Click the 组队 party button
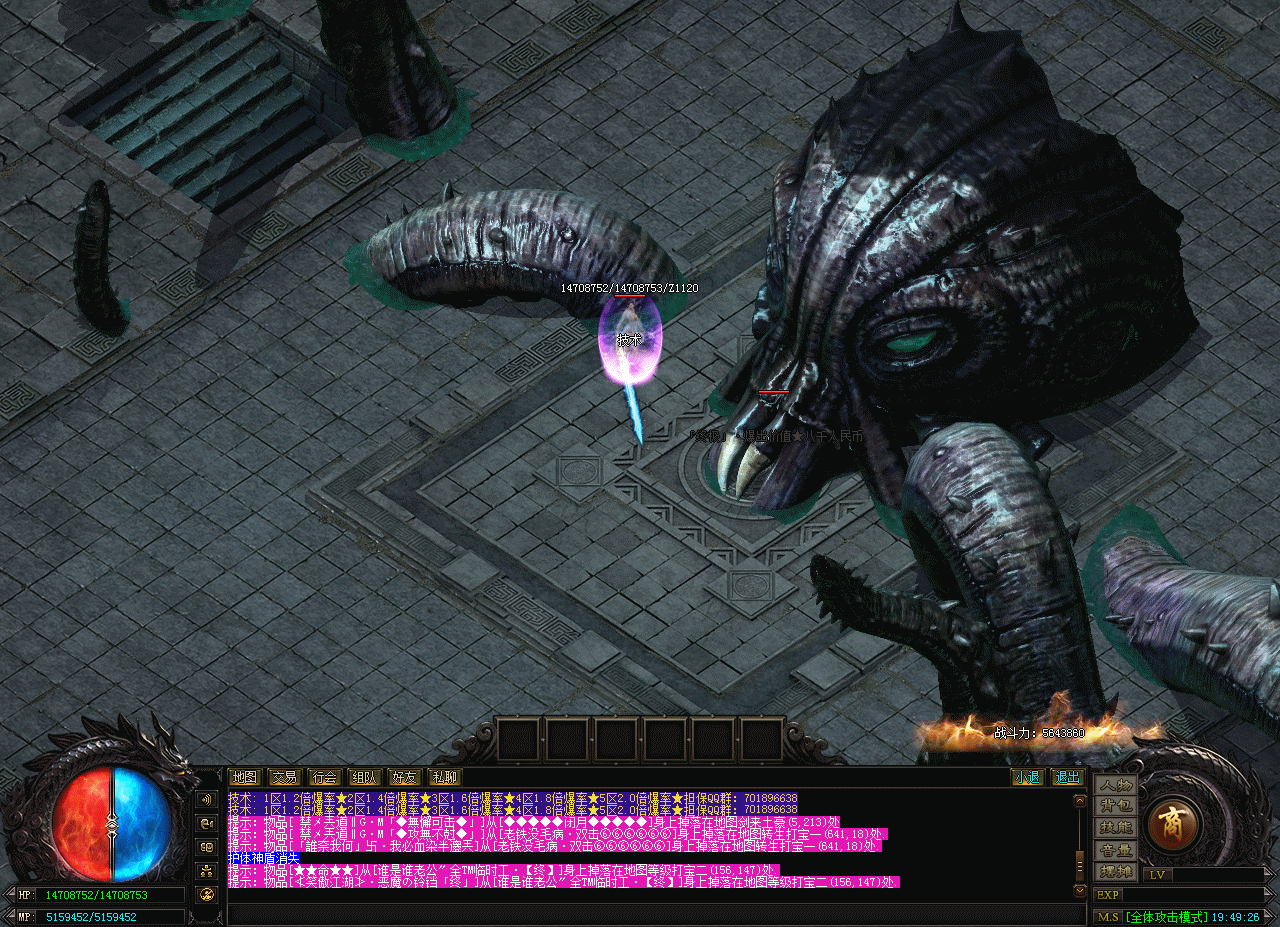The image size is (1280, 927). (364, 777)
